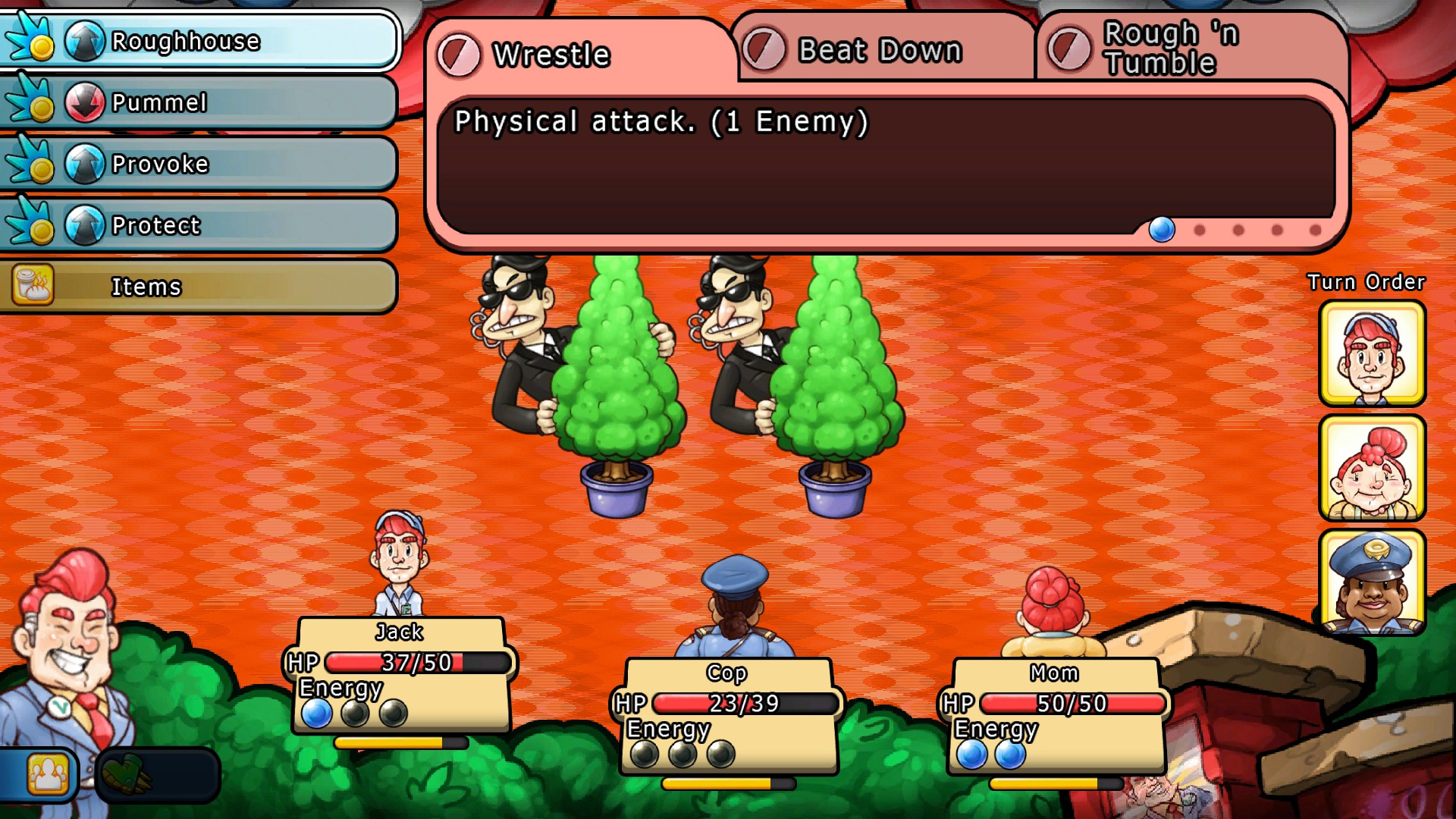Click Mom's portrait in Turn Order
Screen dimensions: 1456x819
(1372, 468)
